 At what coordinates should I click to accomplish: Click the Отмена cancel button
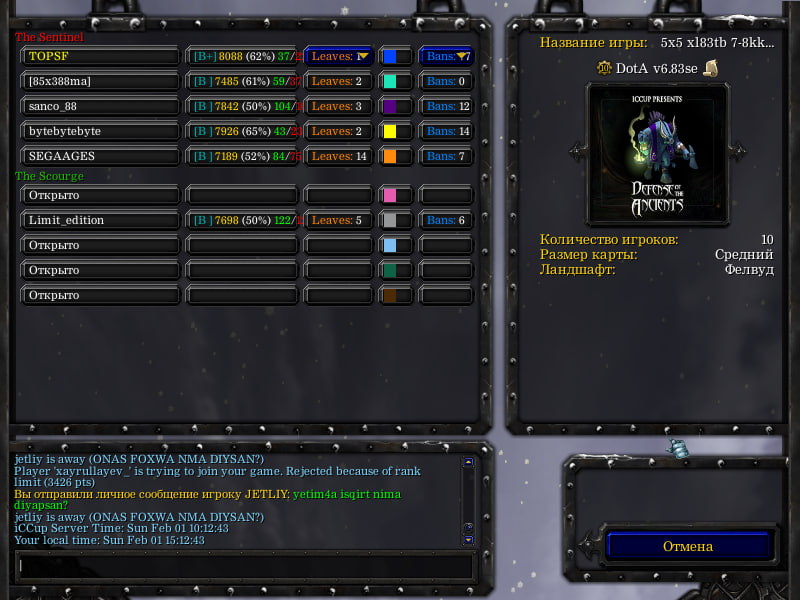coord(688,546)
